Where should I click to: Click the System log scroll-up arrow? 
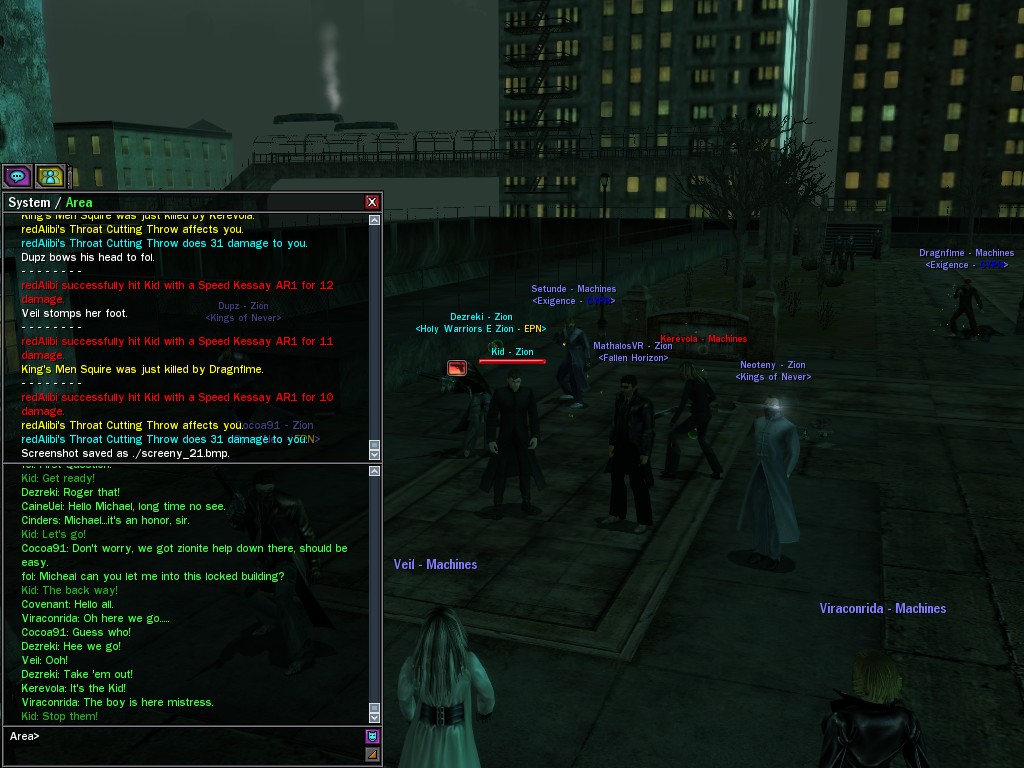tap(374, 219)
